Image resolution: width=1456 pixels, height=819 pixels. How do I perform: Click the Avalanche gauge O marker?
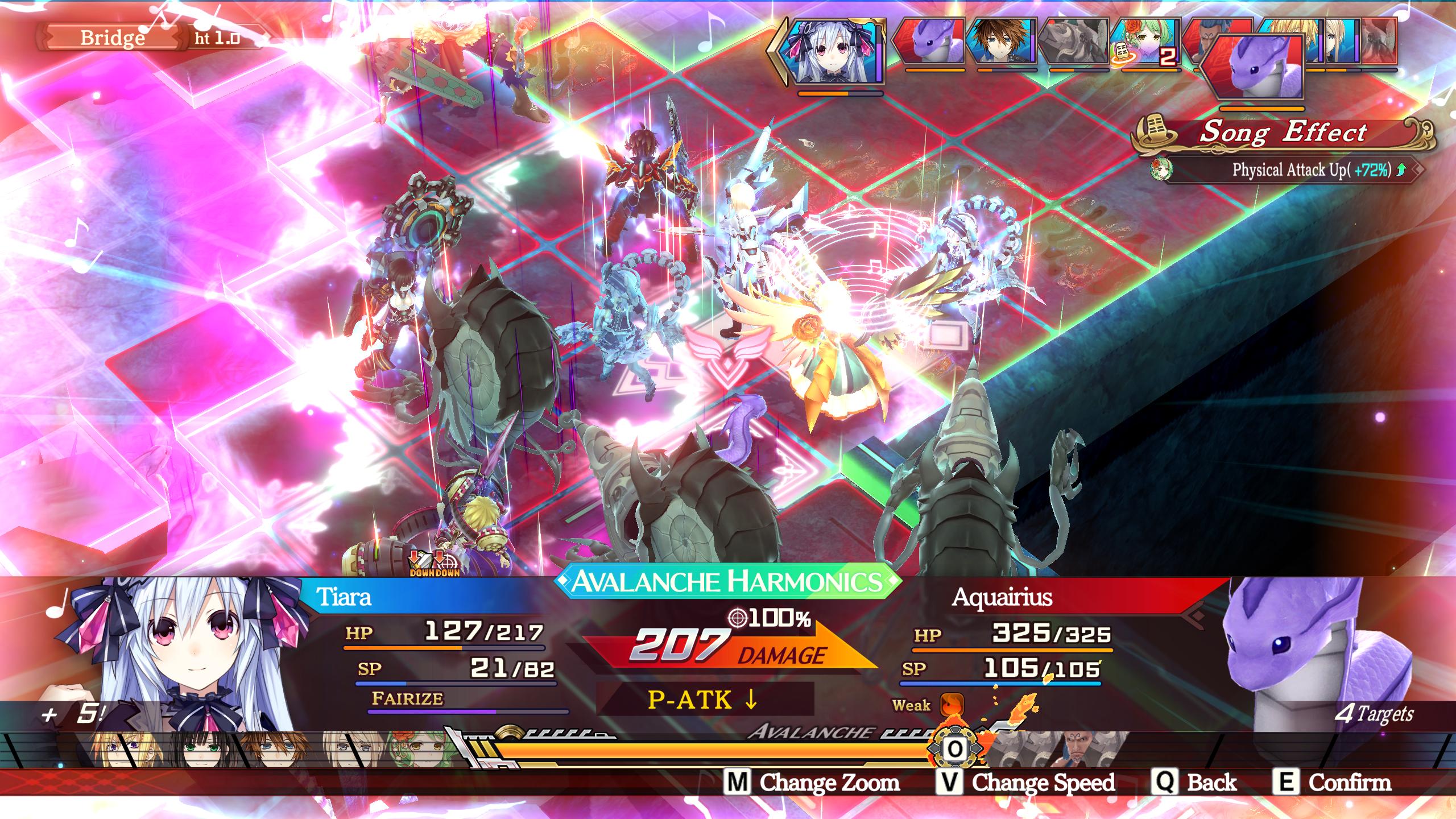coord(955,748)
